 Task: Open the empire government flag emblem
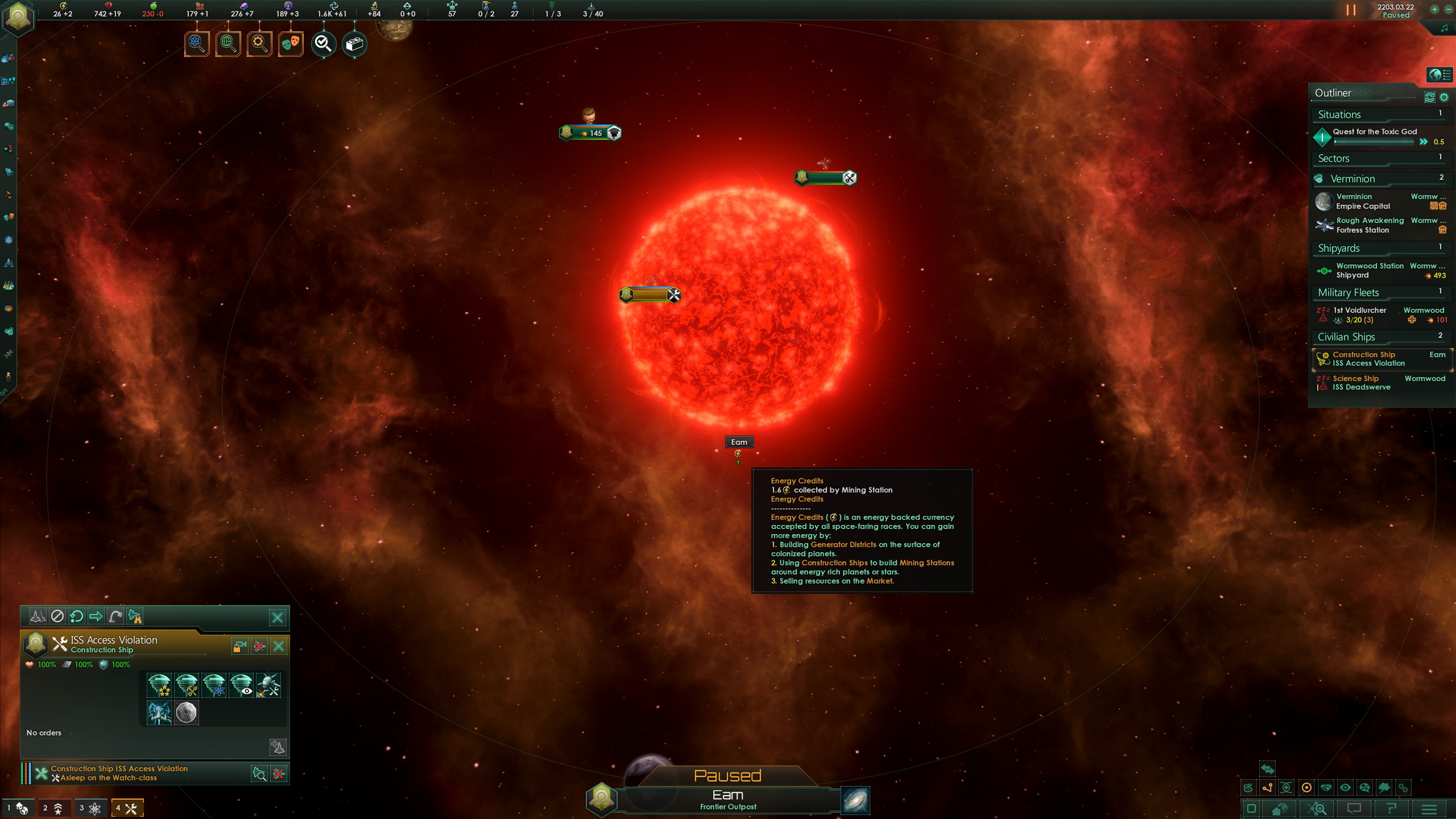19,18
